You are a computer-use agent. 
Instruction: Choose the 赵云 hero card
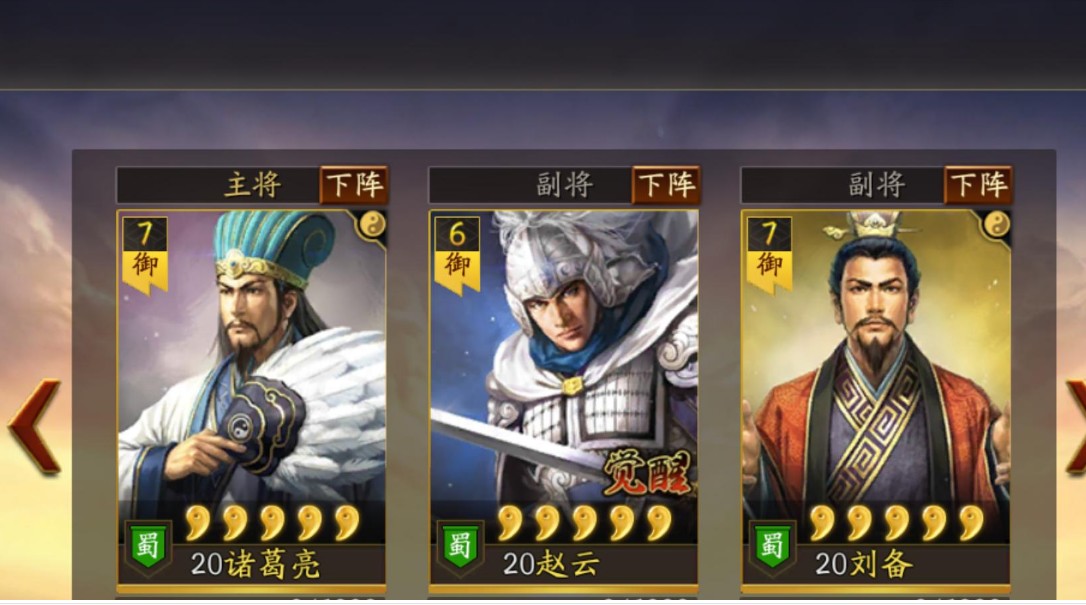pos(564,380)
